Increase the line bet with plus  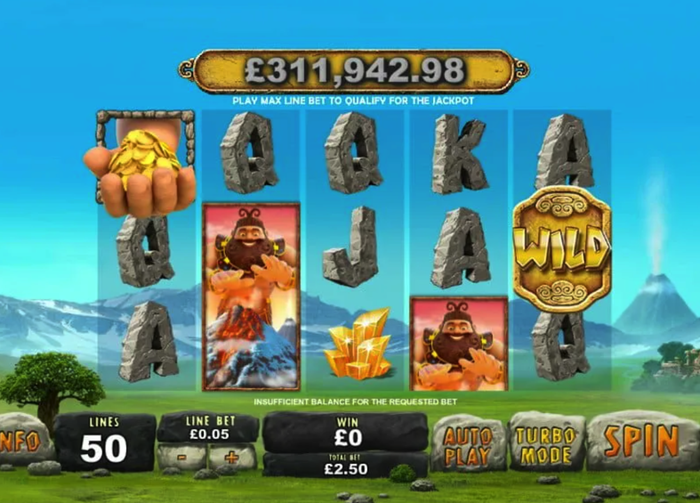point(232,458)
